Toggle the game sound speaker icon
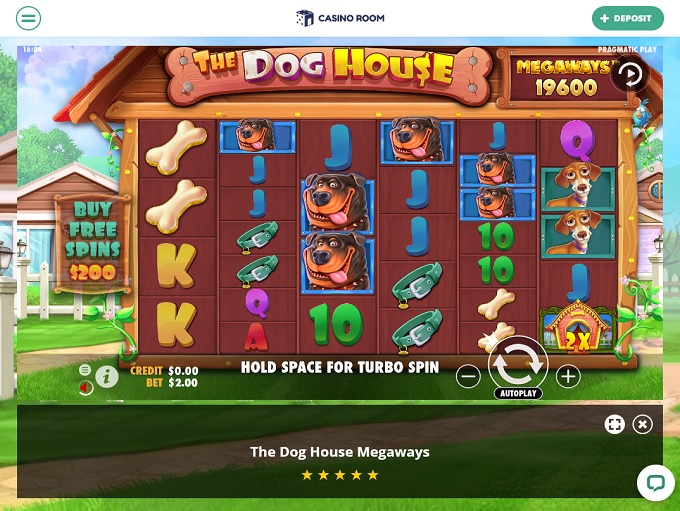The image size is (680, 511). 86,387
